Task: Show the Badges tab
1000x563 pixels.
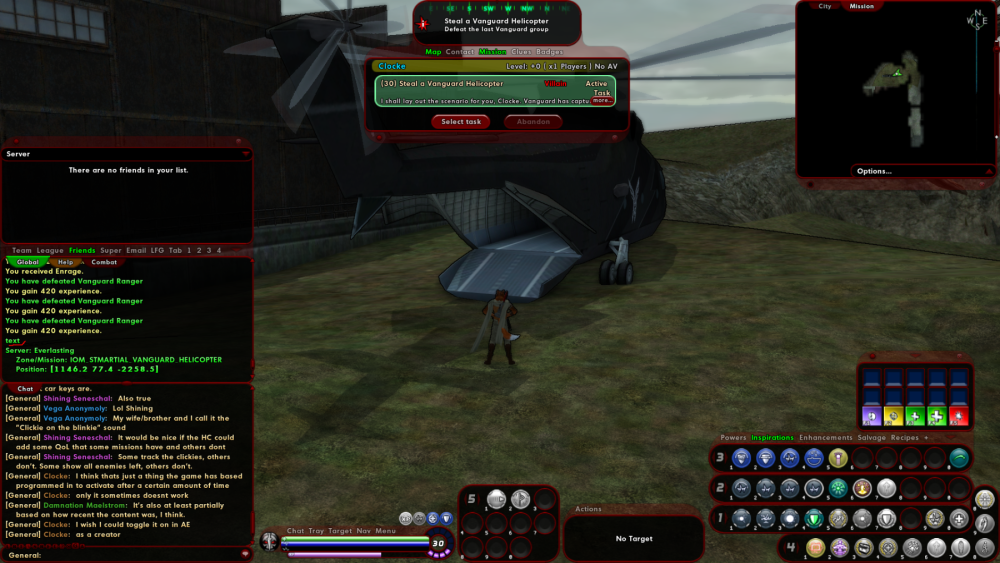Action: (549, 52)
